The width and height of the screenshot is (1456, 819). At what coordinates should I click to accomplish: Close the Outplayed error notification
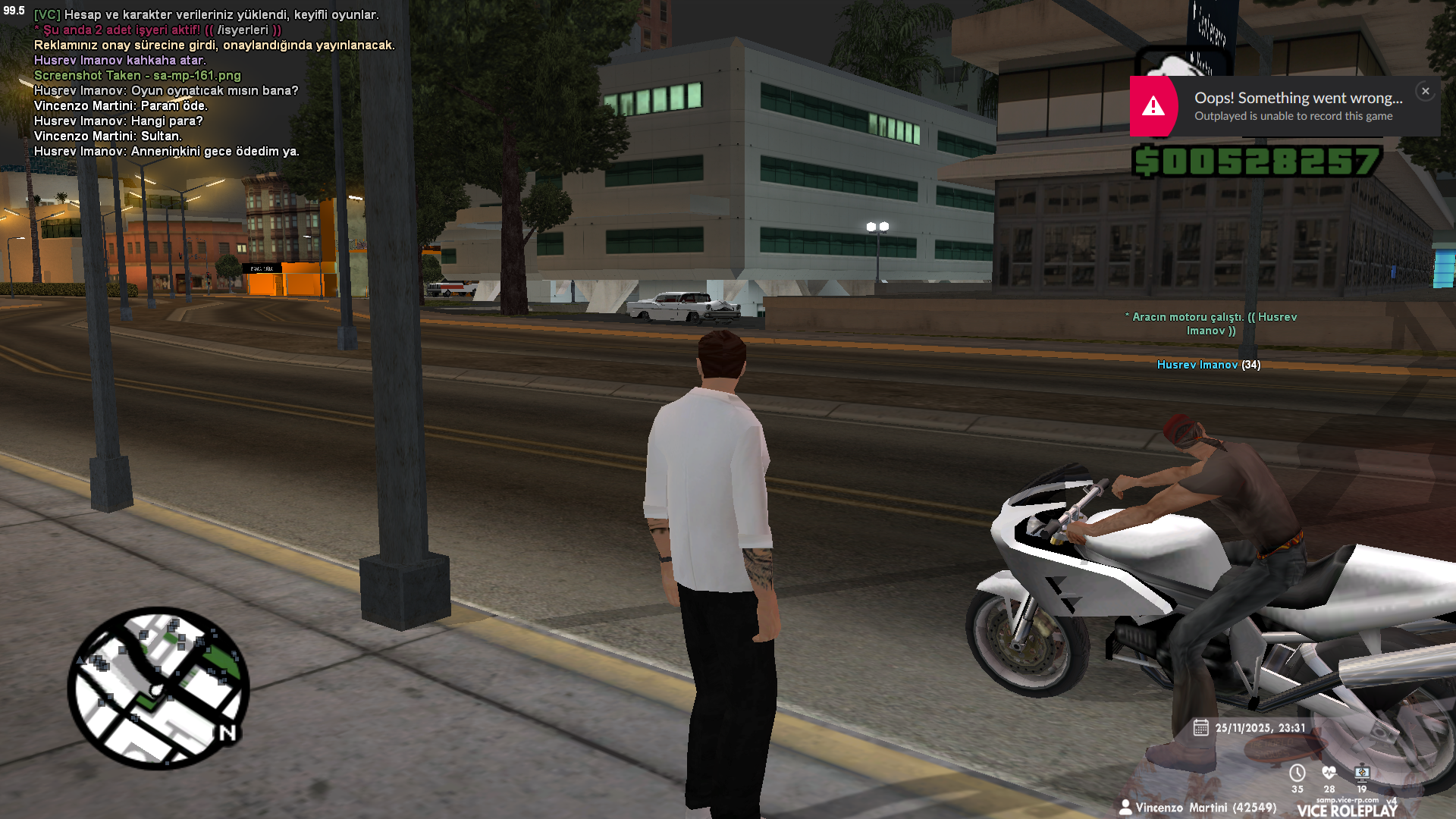click(1425, 91)
